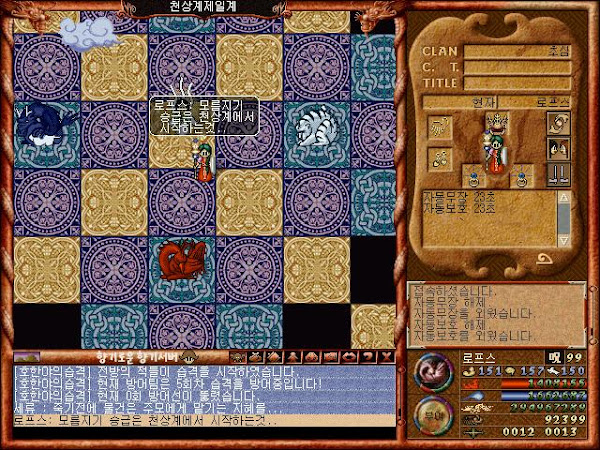Select the TITLE field on character panel

(517, 84)
